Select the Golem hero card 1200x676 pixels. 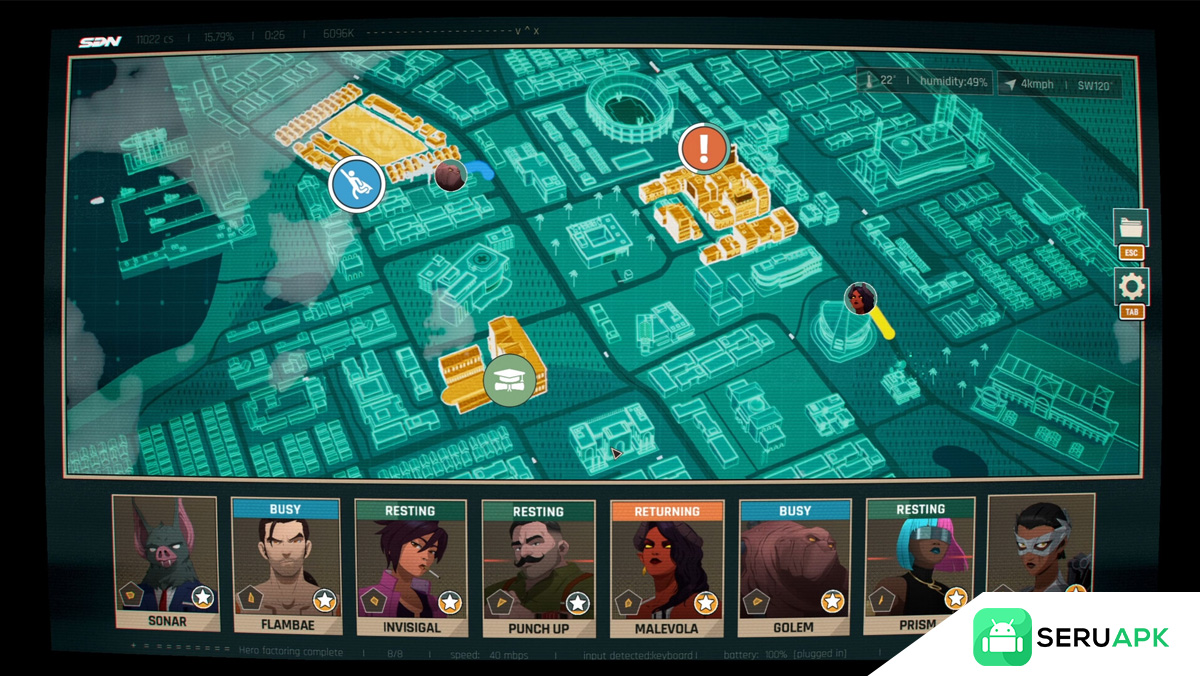click(794, 568)
